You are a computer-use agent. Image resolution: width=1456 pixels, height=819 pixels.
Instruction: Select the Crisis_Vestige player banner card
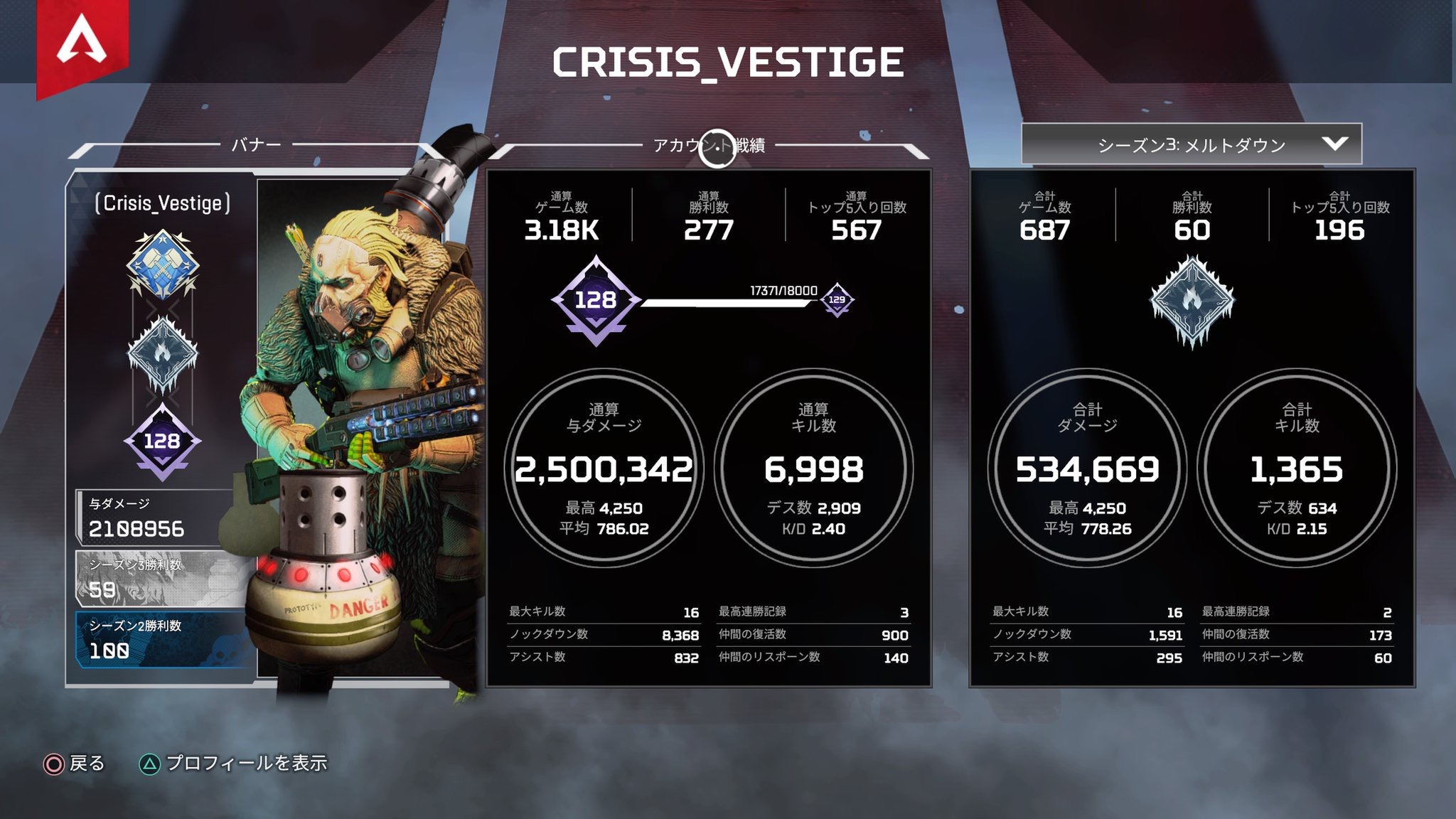(x=164, y=427)
